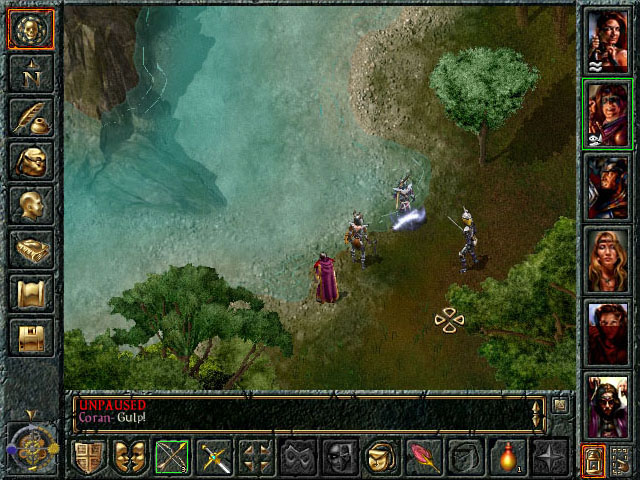The width and height of the screenshot is (640, 480).
Task: Click the select-all party button
Action: point(622,459)
